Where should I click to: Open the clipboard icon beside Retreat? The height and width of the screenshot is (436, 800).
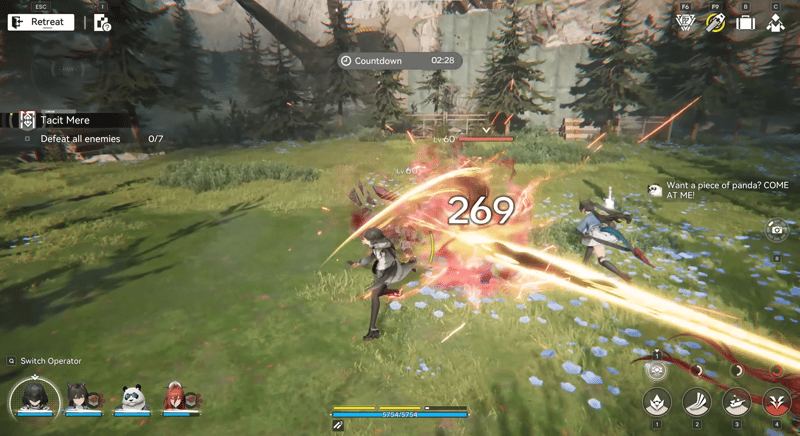102,22
